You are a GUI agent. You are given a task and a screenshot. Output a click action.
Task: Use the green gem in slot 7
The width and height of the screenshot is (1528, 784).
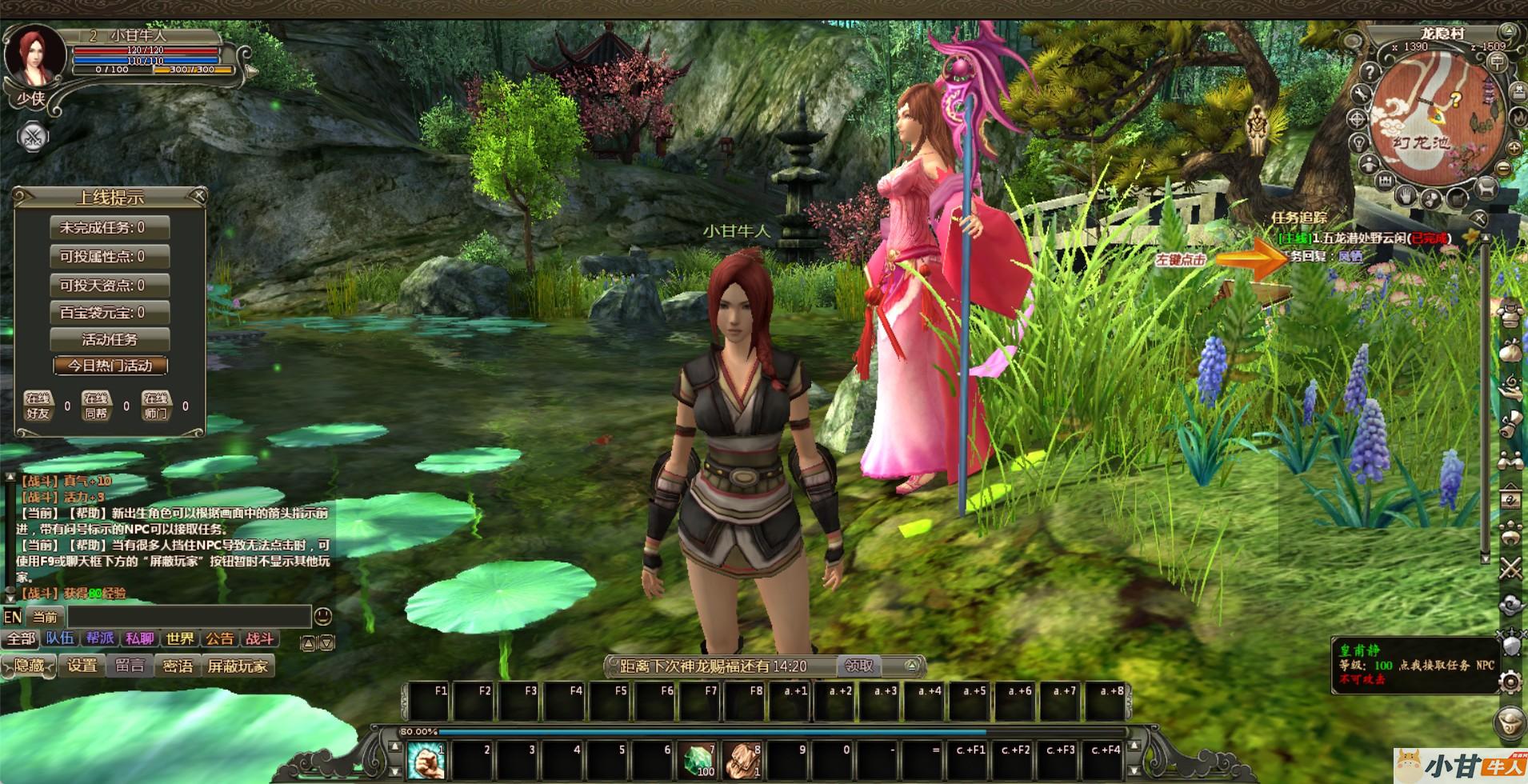pyautogui.click(x=698, y=760)
